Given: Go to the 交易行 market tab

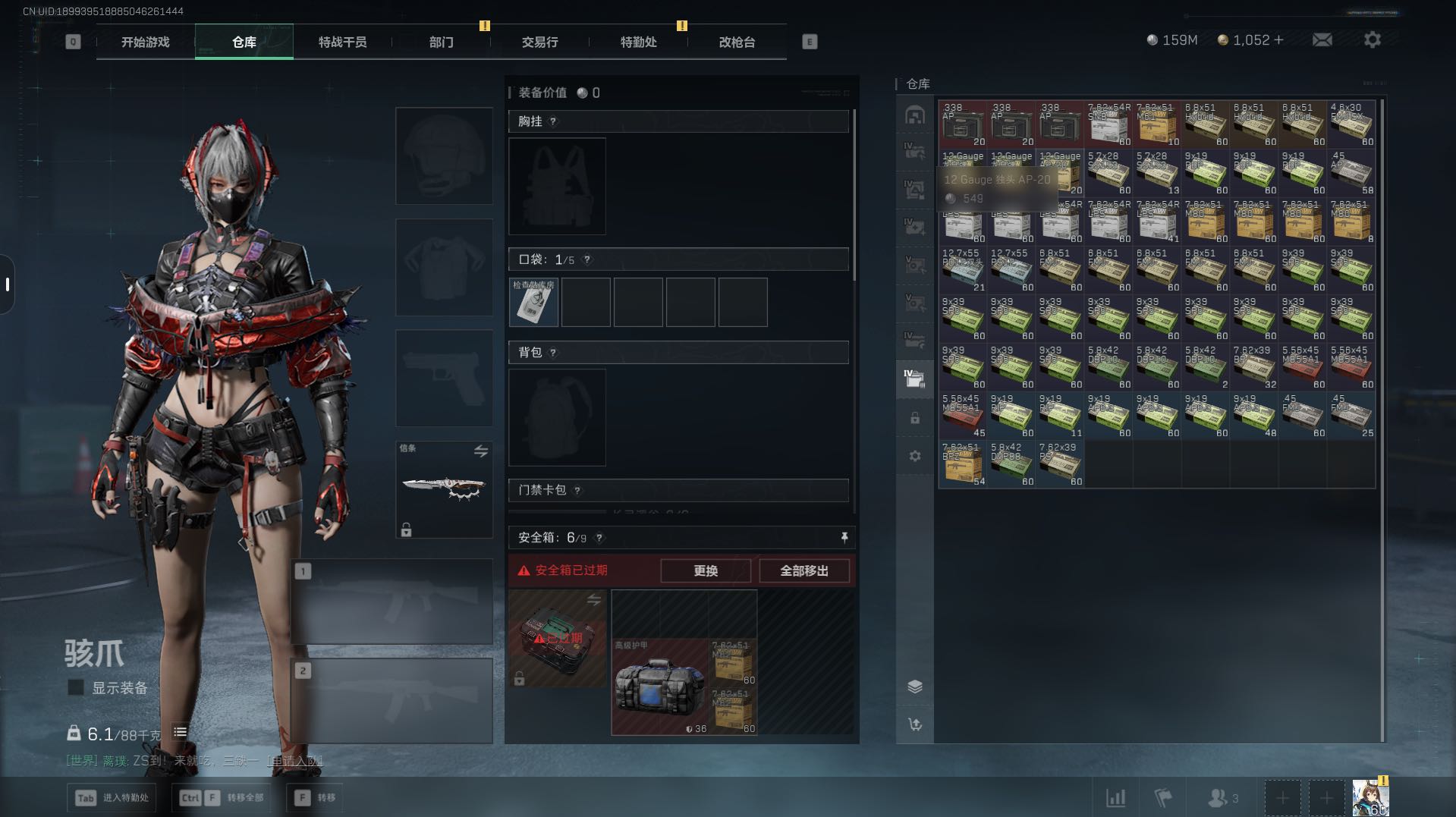Looking at the screenshot, I should coord(539,42).
